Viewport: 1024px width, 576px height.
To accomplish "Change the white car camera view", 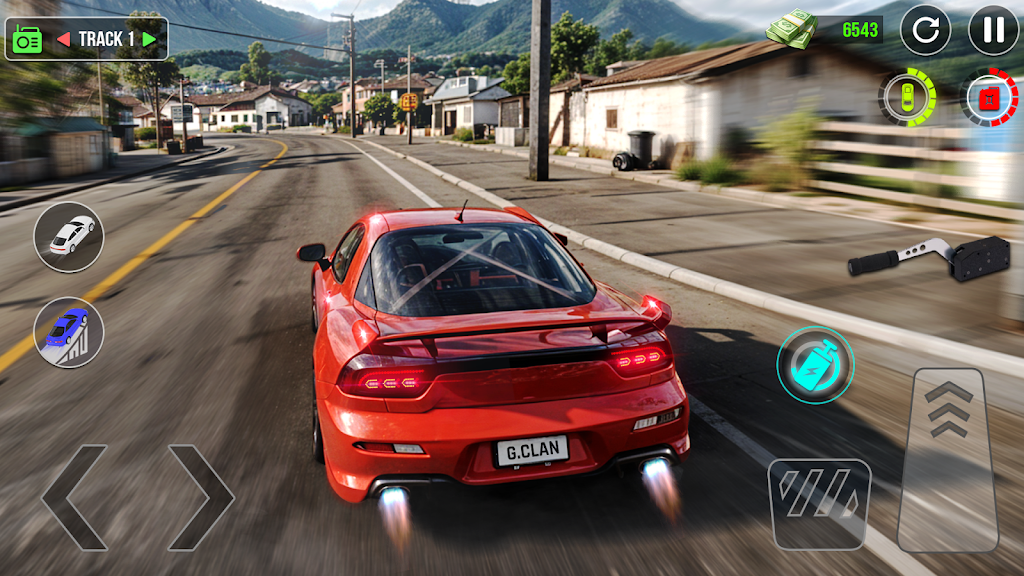I will [69, 237].
